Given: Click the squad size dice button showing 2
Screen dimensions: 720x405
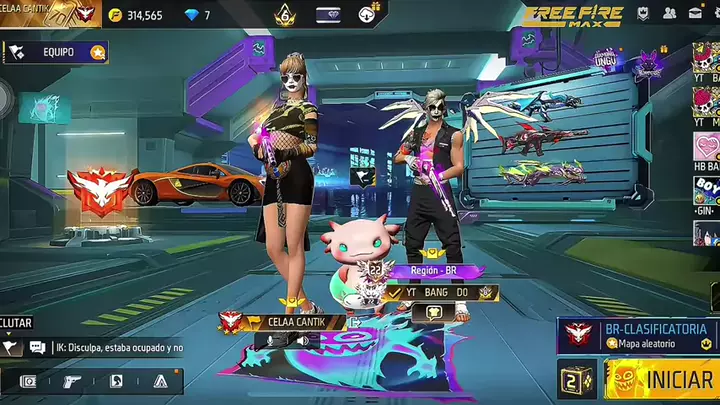Looking at the screenshot, I should tap(576, 380).
